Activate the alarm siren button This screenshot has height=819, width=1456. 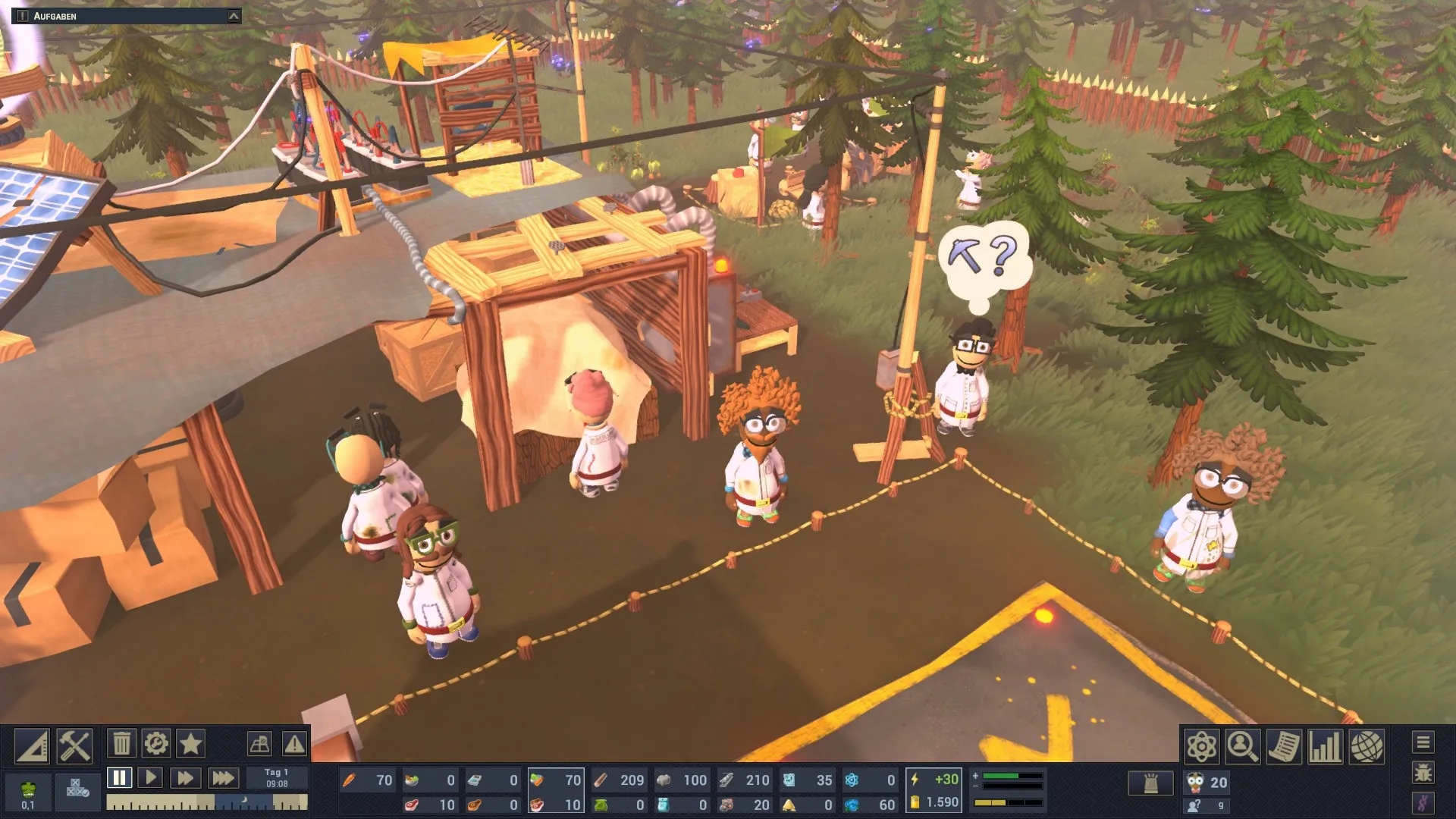pos(1150,783)
